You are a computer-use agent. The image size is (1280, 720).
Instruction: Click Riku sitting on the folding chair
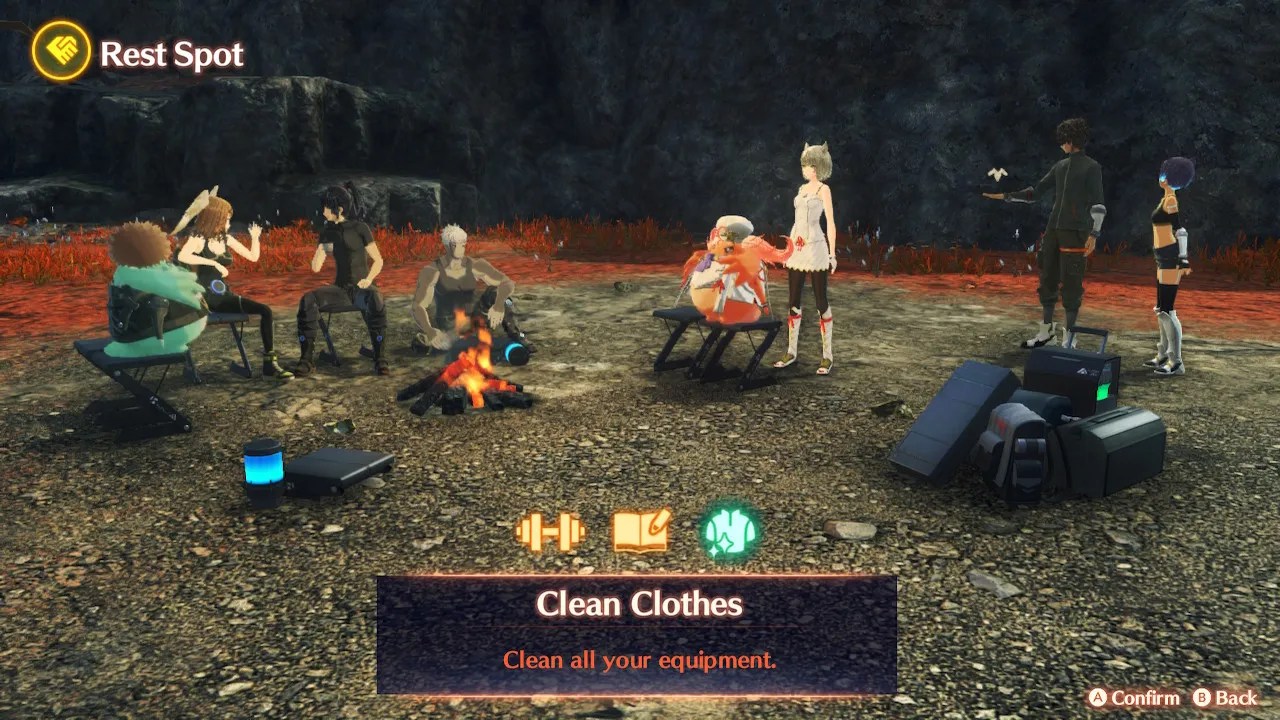click(730, 270)
